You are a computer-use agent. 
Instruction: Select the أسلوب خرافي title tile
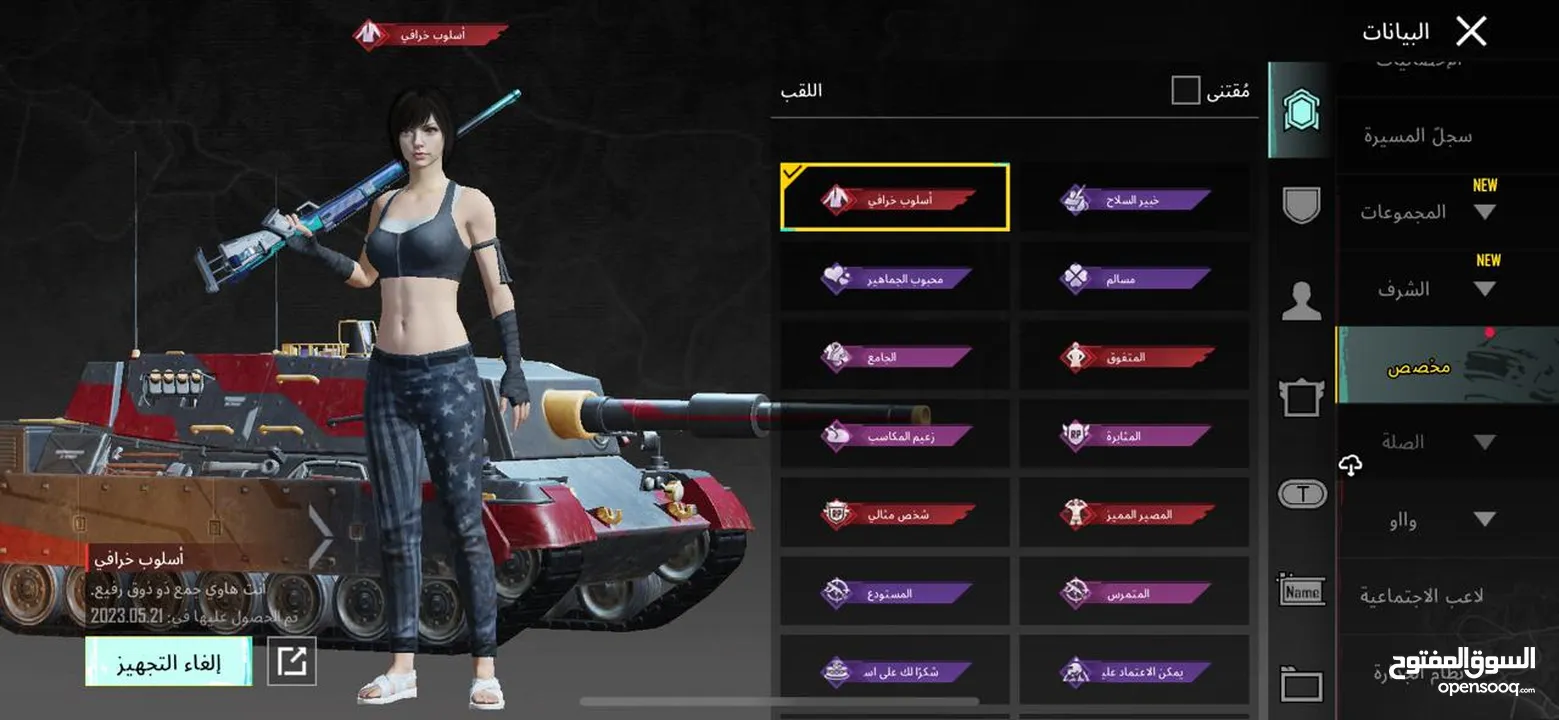pyautogui.click(x=895, y=198)
